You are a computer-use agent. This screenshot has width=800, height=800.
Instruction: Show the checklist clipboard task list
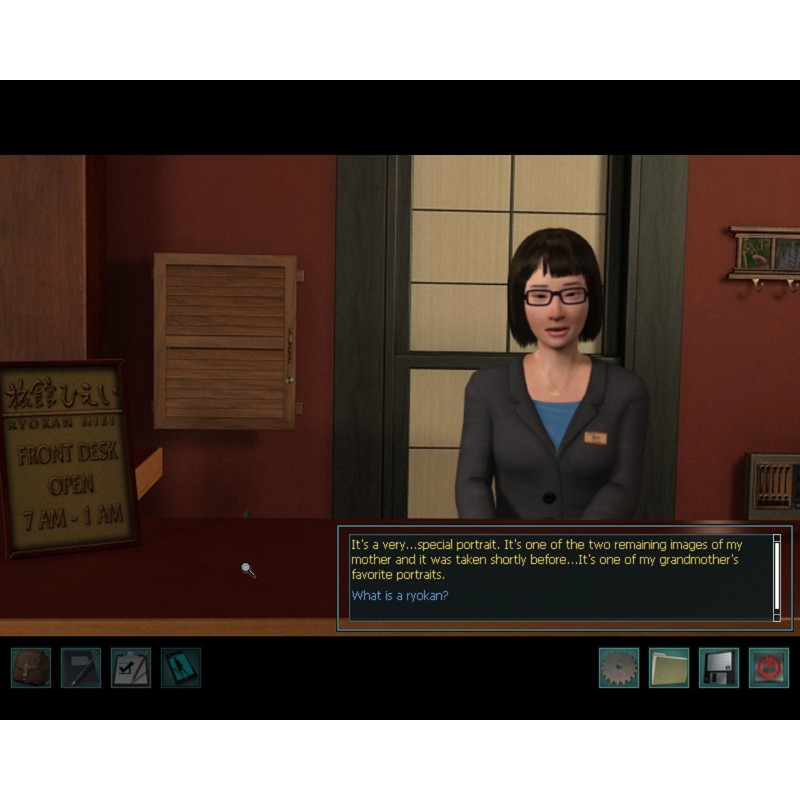pyautogui.click(x=131, y=667)
